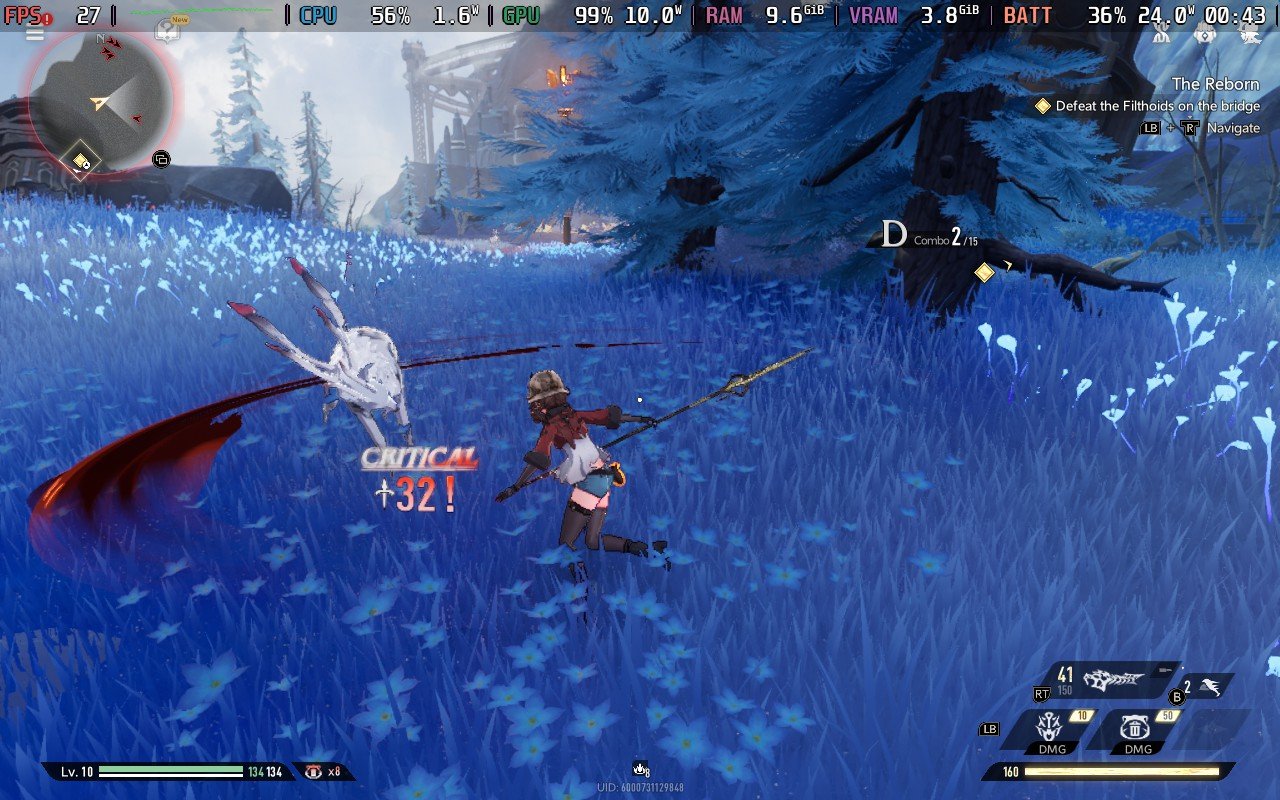Open the hamburger main menu icon
Screen dimensions: 1280x800
click(35, 33)
